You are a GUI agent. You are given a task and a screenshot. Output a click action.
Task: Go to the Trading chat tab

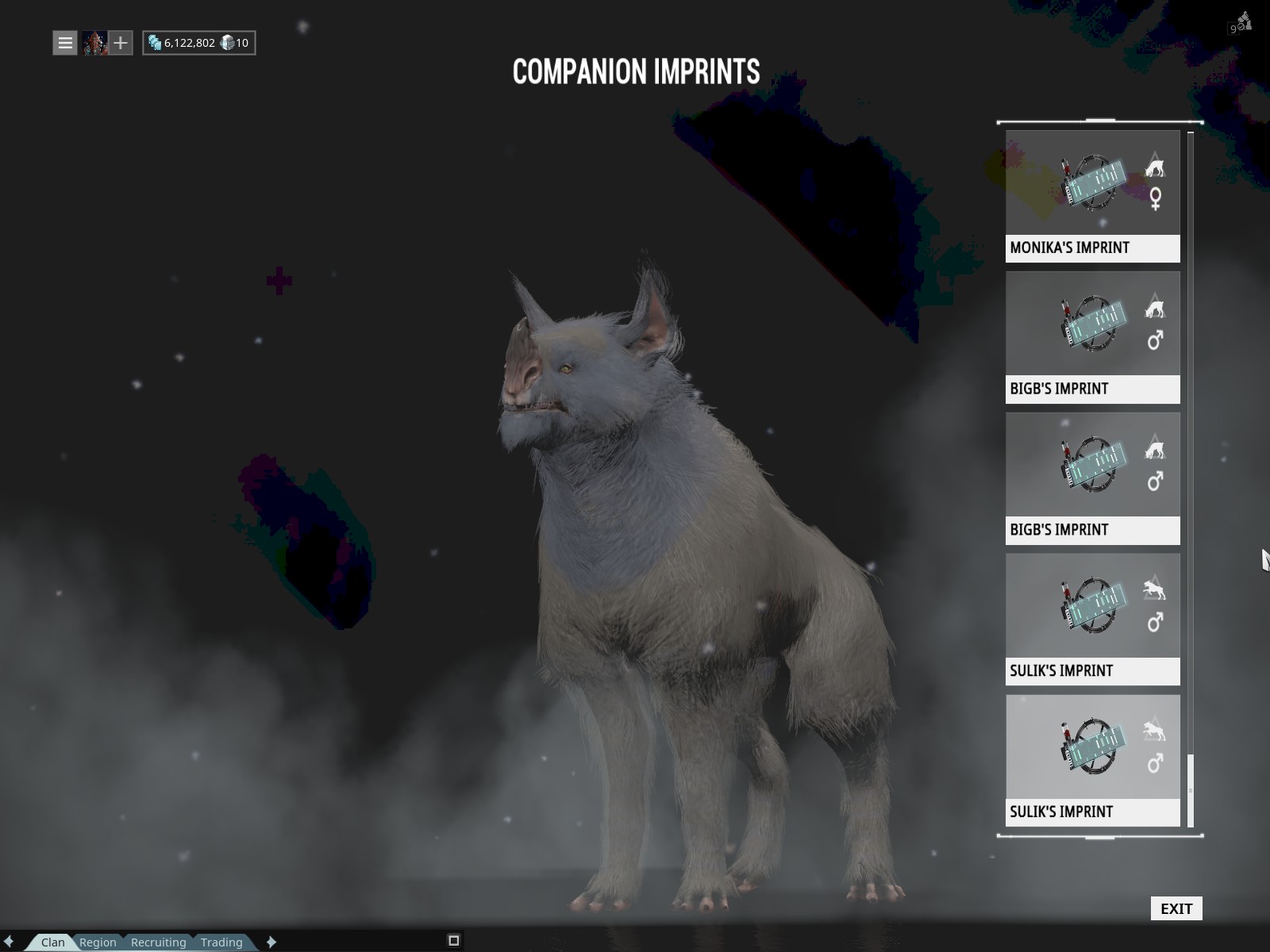click(x=221, y=942)
